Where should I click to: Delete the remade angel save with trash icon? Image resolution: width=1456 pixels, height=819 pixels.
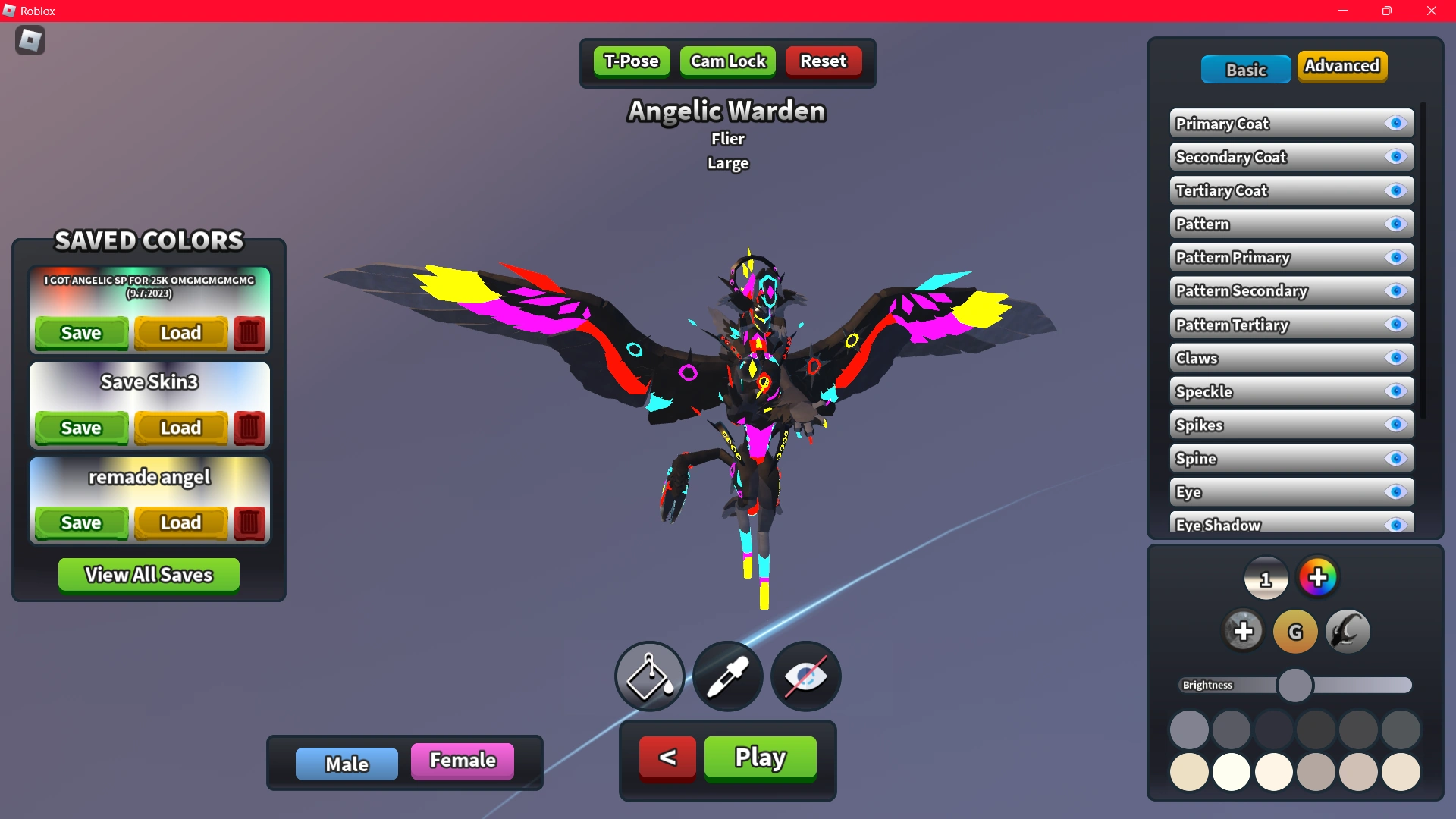pyautogui.click(x=249, y=522)
